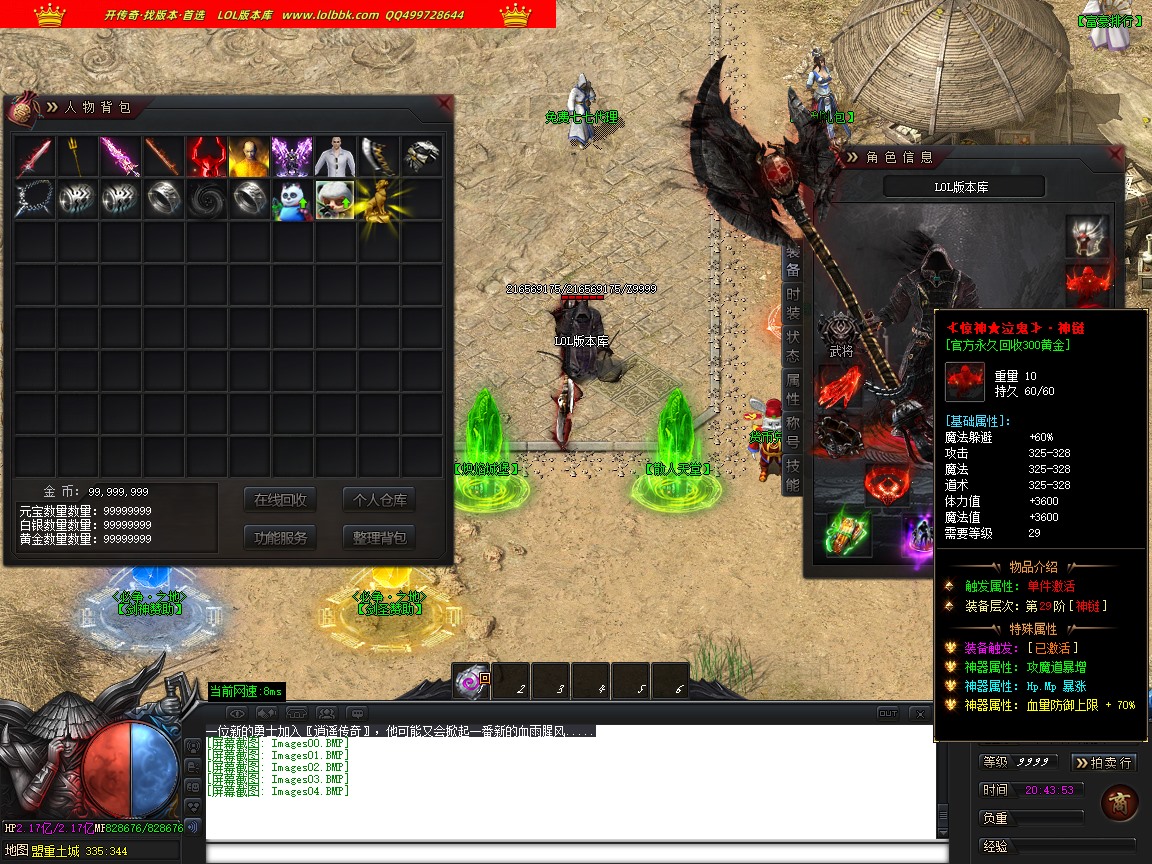Switch to the 属性 attributes tab
This screenshot has height=864, width=1152.
click(792, 390)
